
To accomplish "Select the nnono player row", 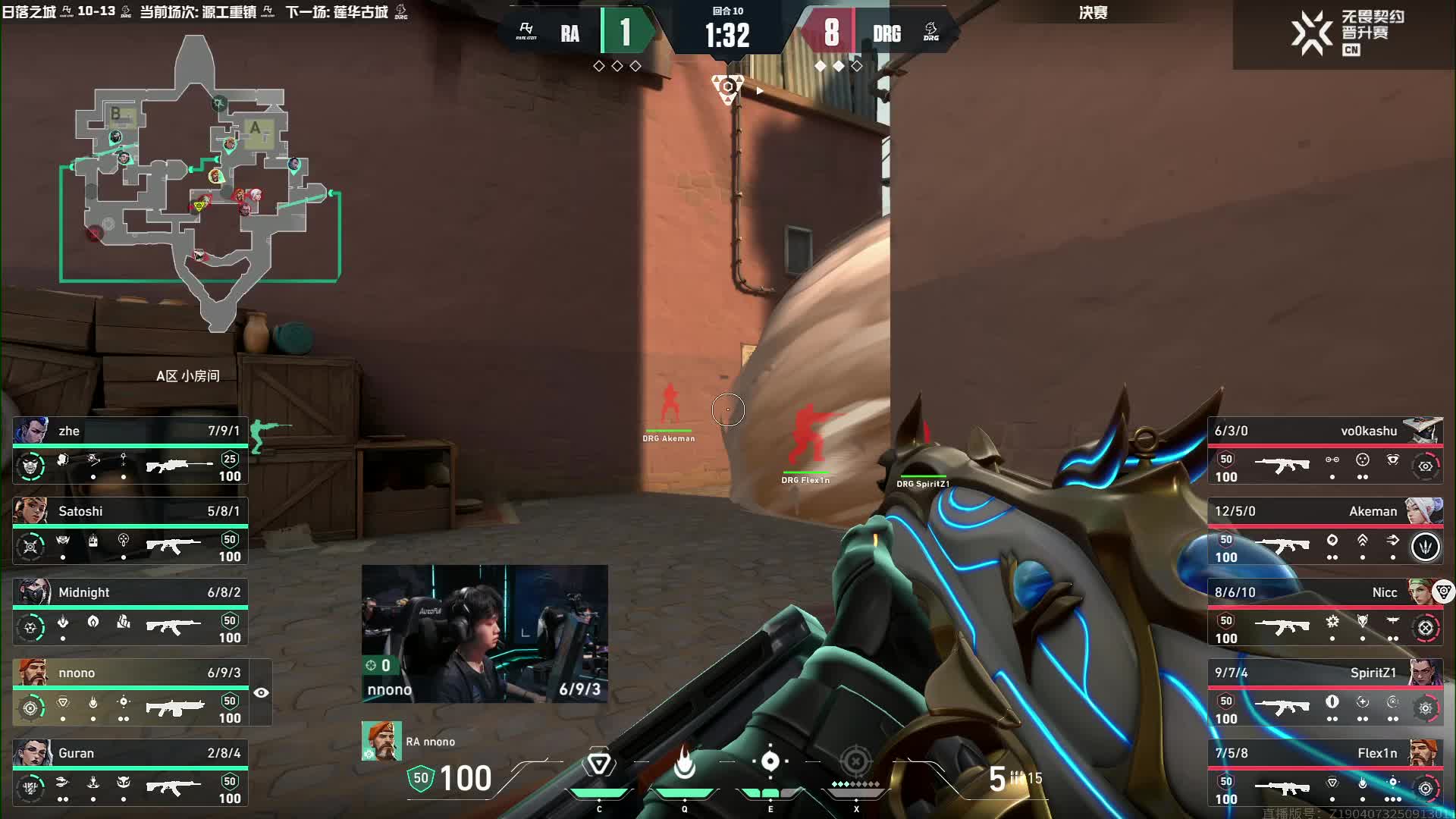I will tap(130, 692).
